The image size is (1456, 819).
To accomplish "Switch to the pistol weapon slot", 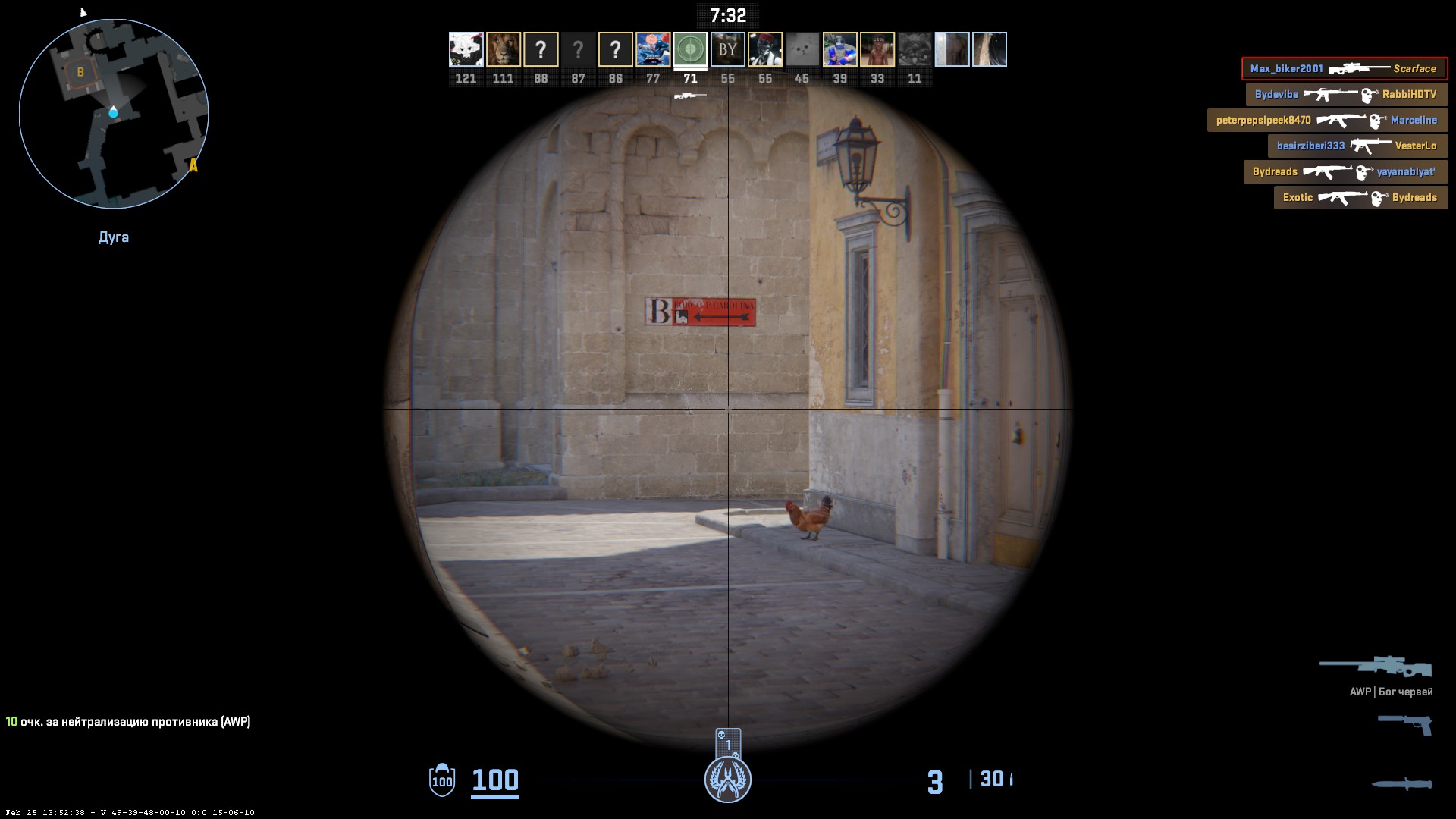I will point(1404,724).
